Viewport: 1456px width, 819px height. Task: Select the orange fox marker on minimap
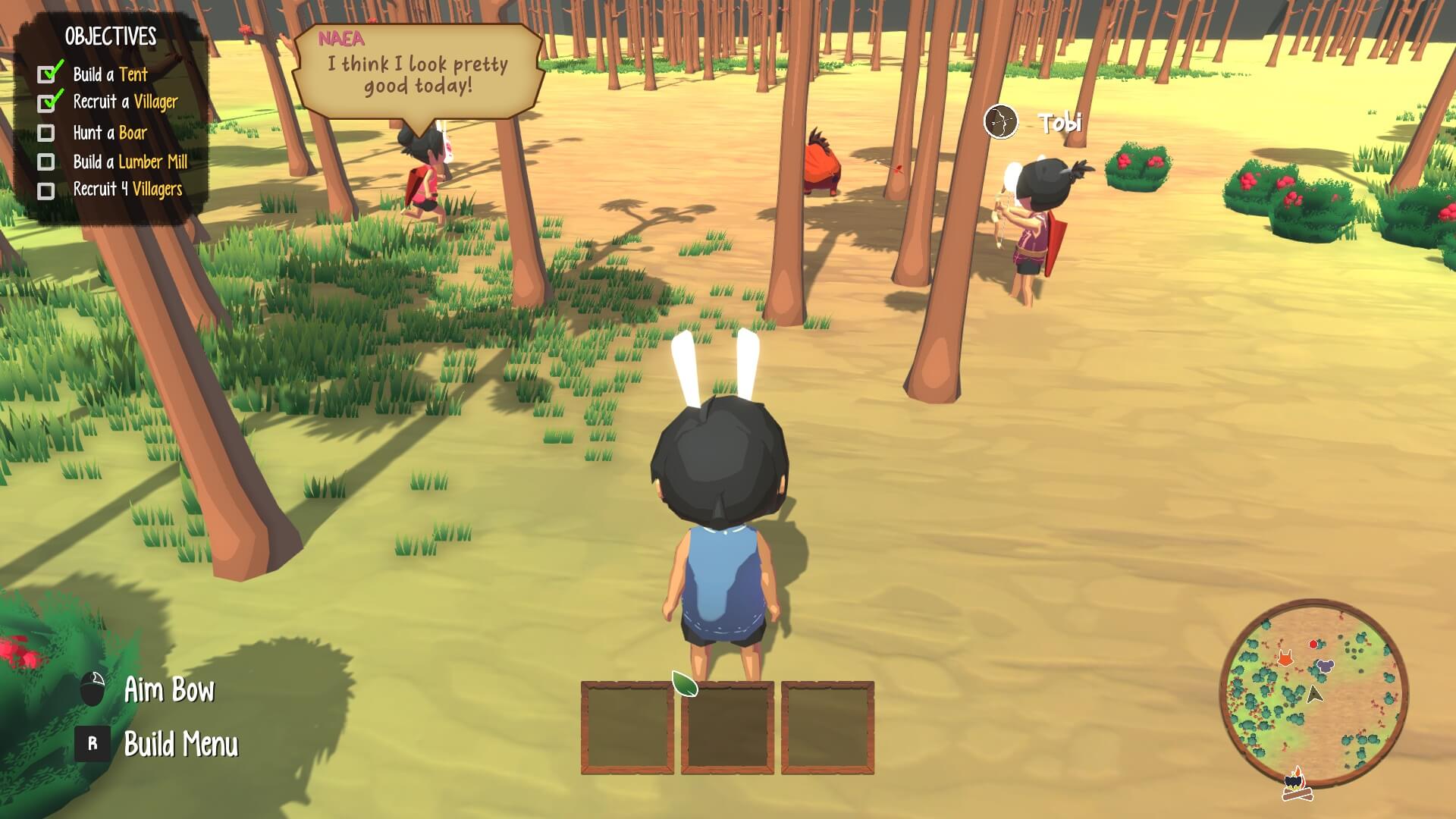coord(1285,657)
